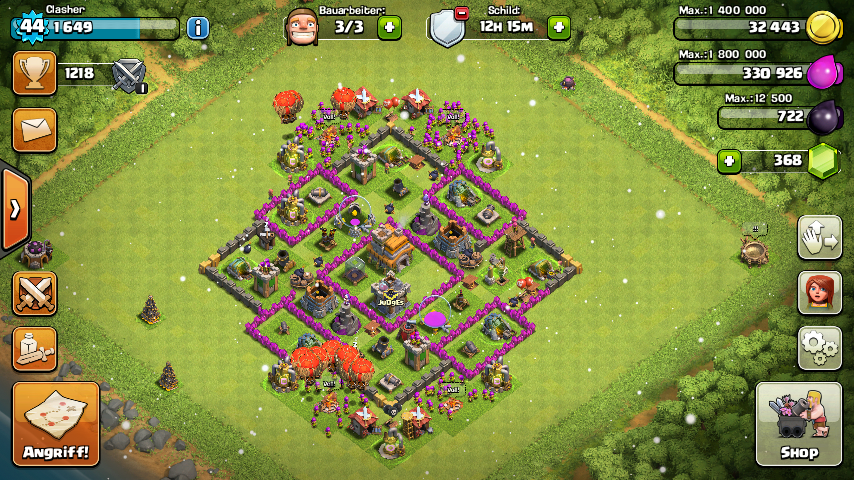Open the base layout editor icon
The image size is (854, 480).
tap(34, 348)
